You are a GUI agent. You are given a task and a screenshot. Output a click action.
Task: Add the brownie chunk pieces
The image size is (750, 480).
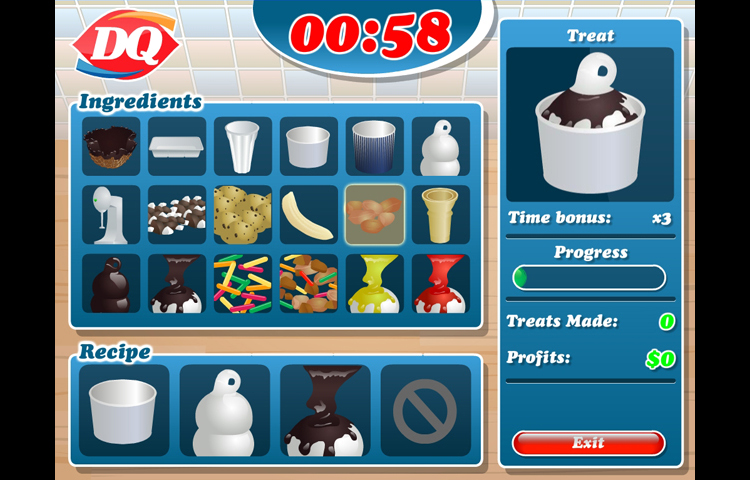coord(177,215)
